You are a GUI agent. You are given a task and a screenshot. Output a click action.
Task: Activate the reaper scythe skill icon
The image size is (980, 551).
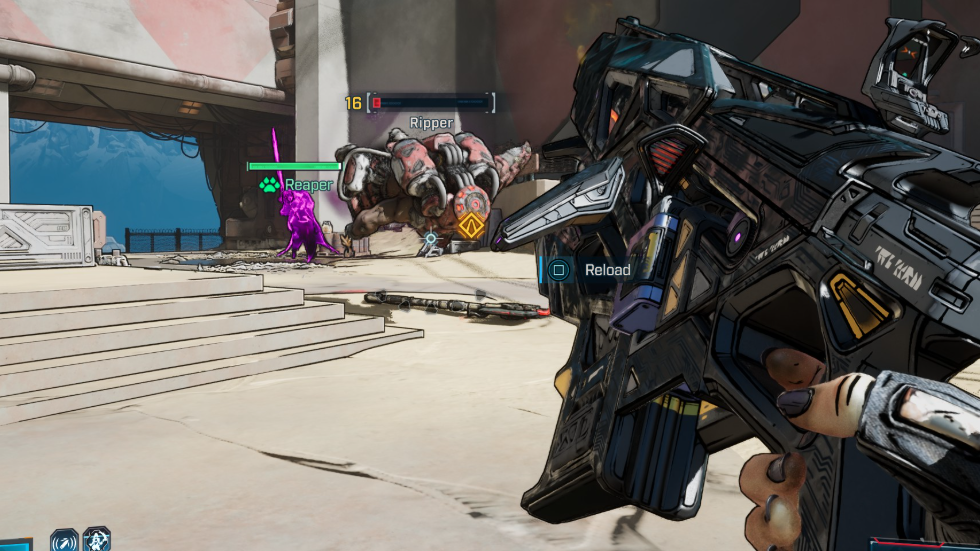point(97,541)
